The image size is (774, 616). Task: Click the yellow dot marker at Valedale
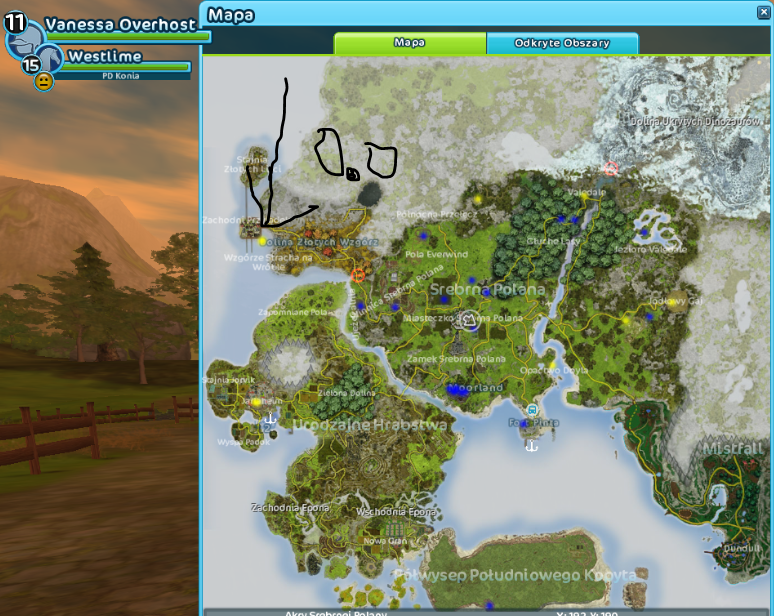585,197
